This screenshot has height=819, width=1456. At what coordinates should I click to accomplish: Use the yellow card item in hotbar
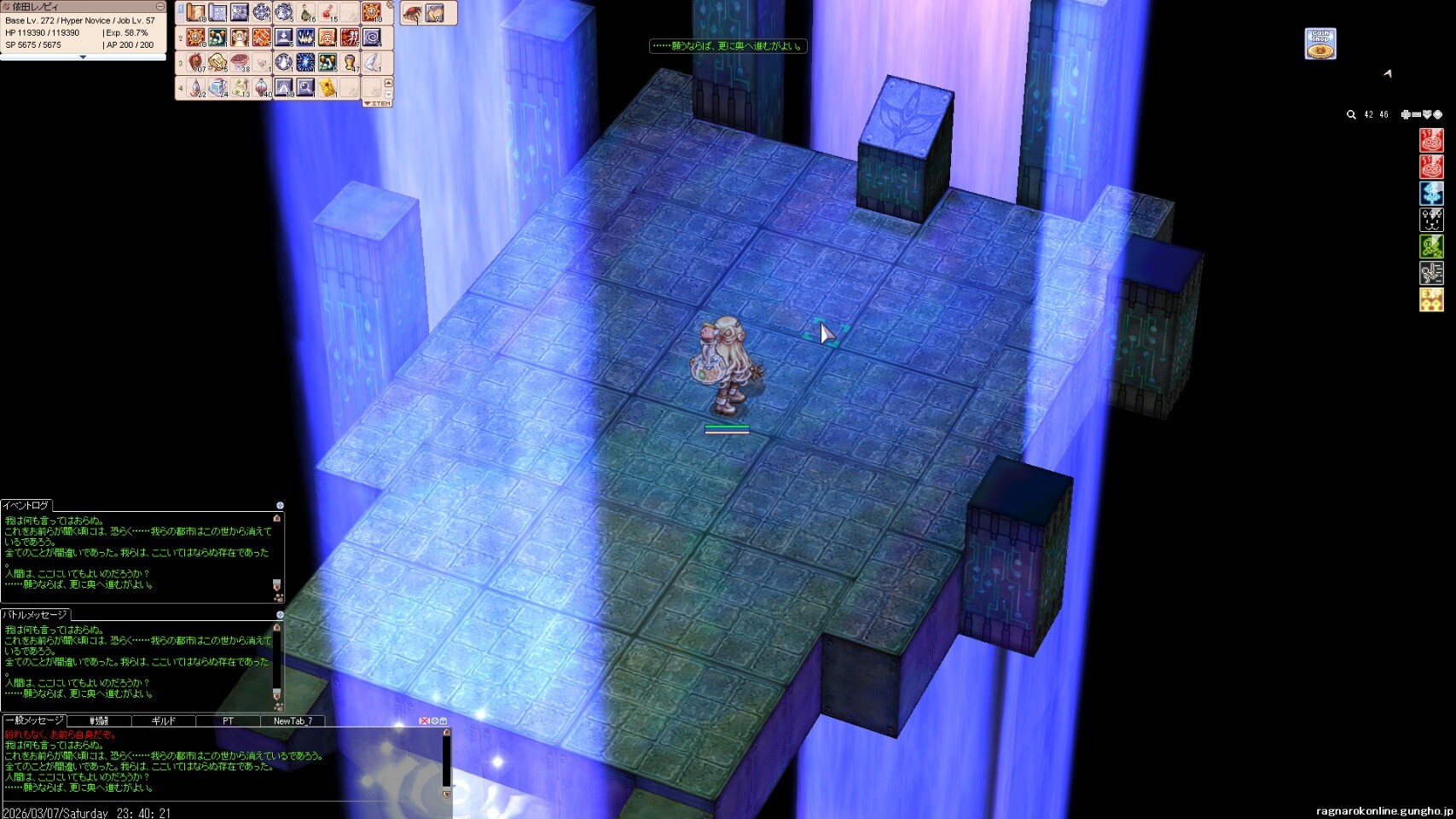click(x=328, y=87)
